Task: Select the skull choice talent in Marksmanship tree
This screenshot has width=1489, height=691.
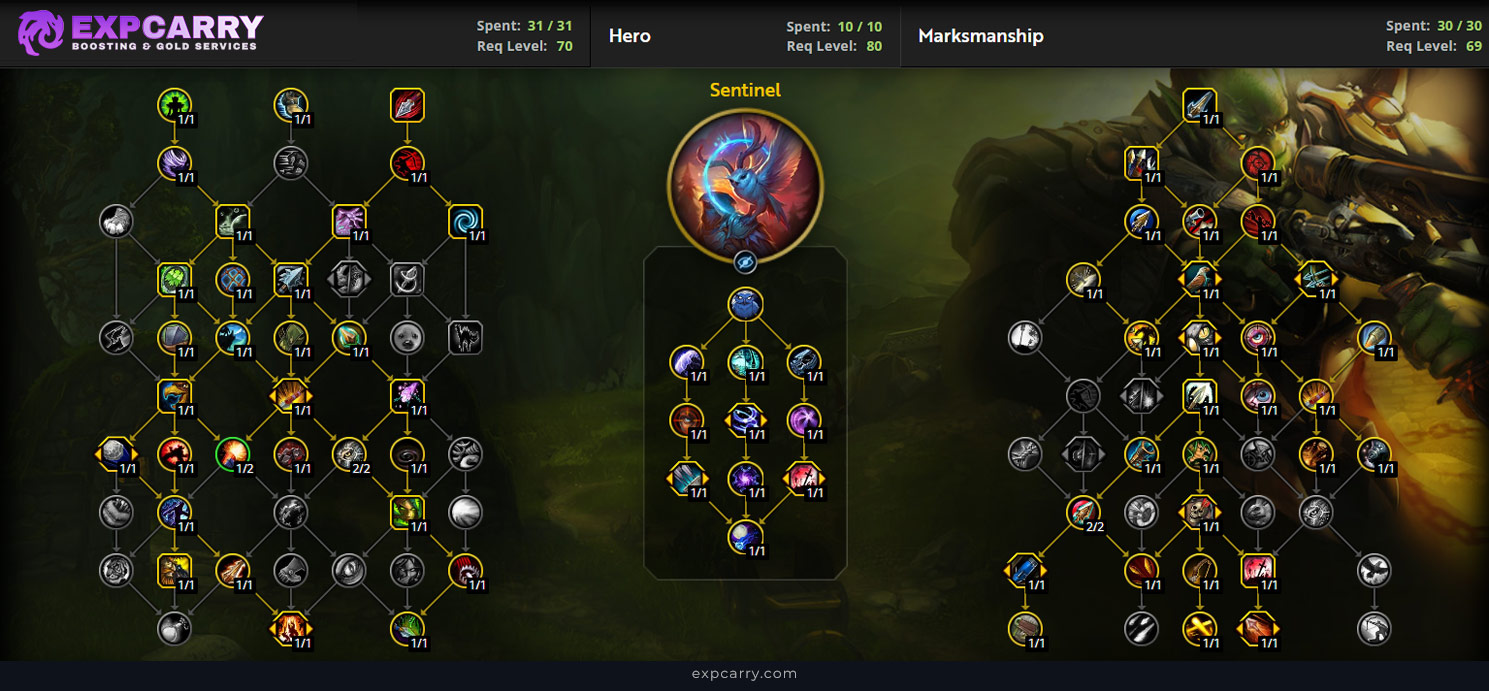Action: (x=1198, y=512)
